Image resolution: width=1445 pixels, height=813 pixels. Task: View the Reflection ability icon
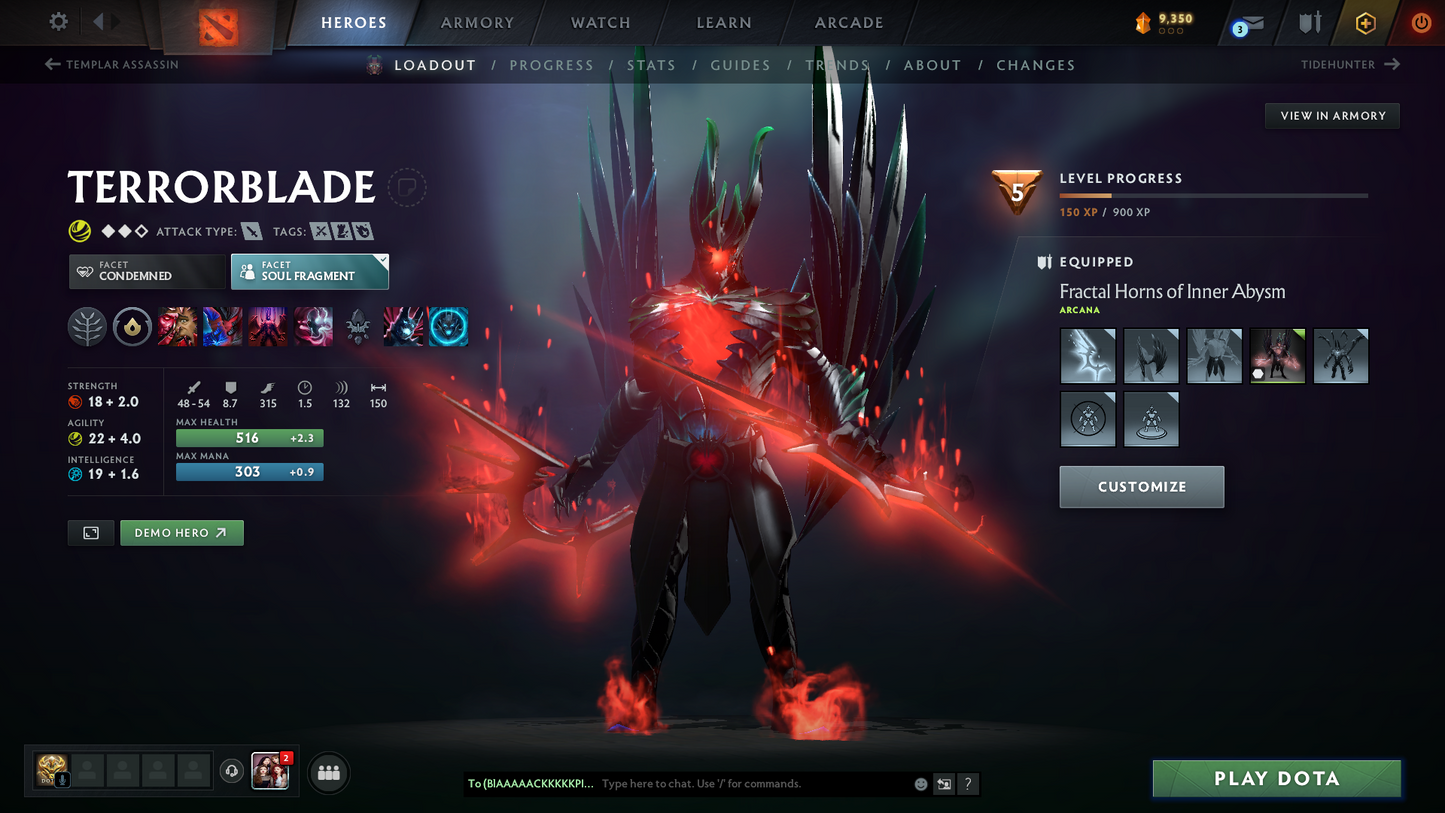coord(177,326)
